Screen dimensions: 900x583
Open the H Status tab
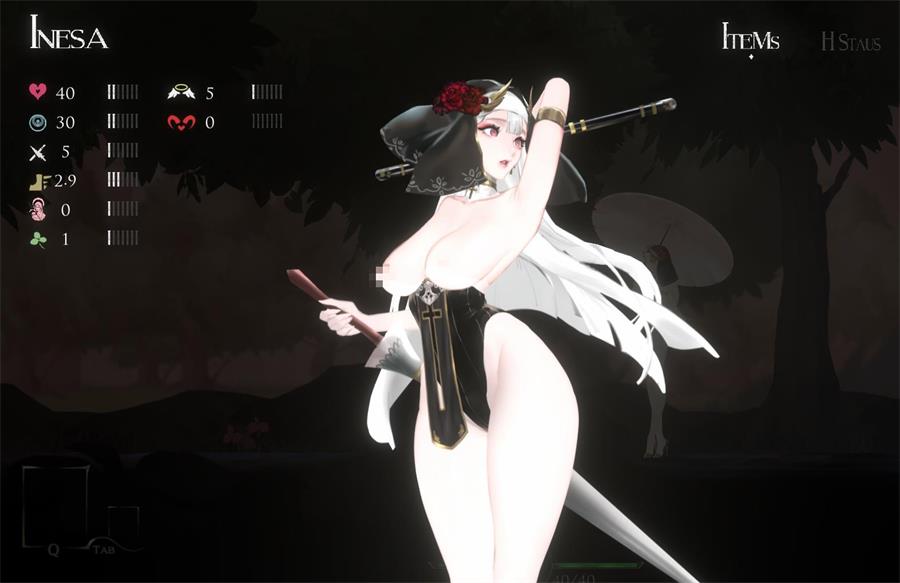point(850,42)
